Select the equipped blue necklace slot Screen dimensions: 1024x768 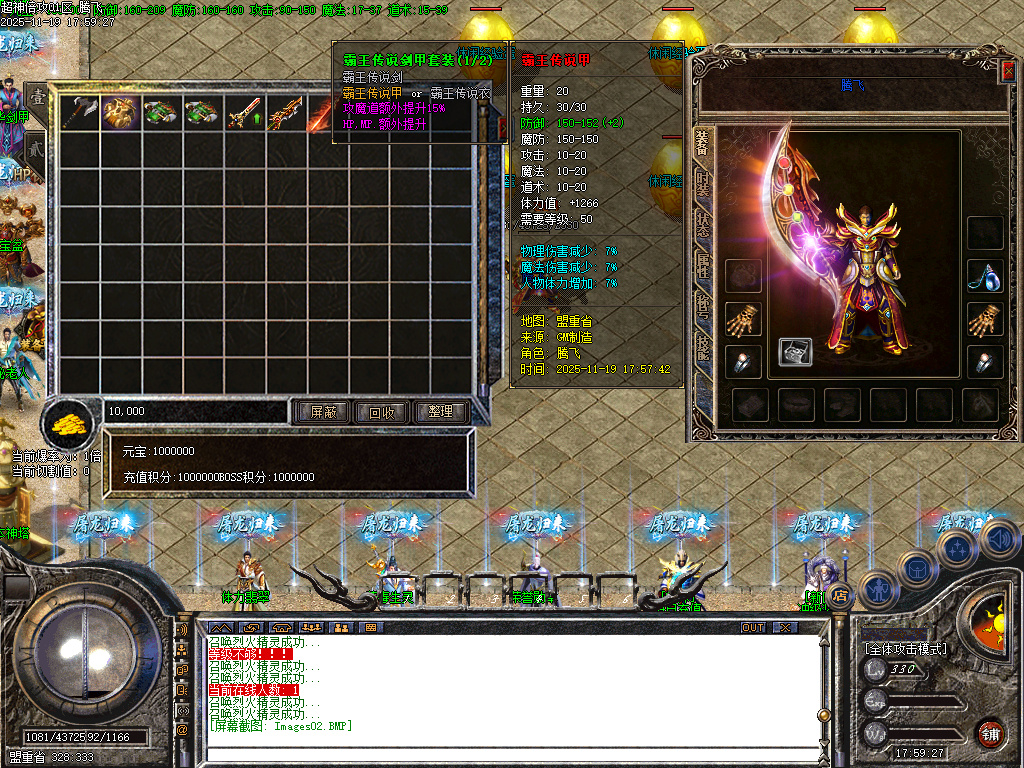point(985,277)
